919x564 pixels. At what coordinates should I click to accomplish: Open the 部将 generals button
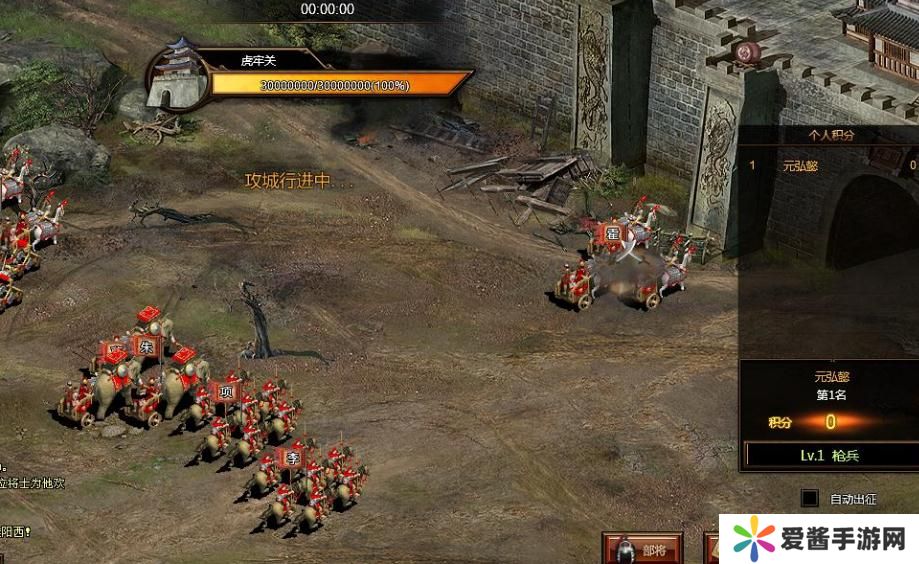point(642,549)
